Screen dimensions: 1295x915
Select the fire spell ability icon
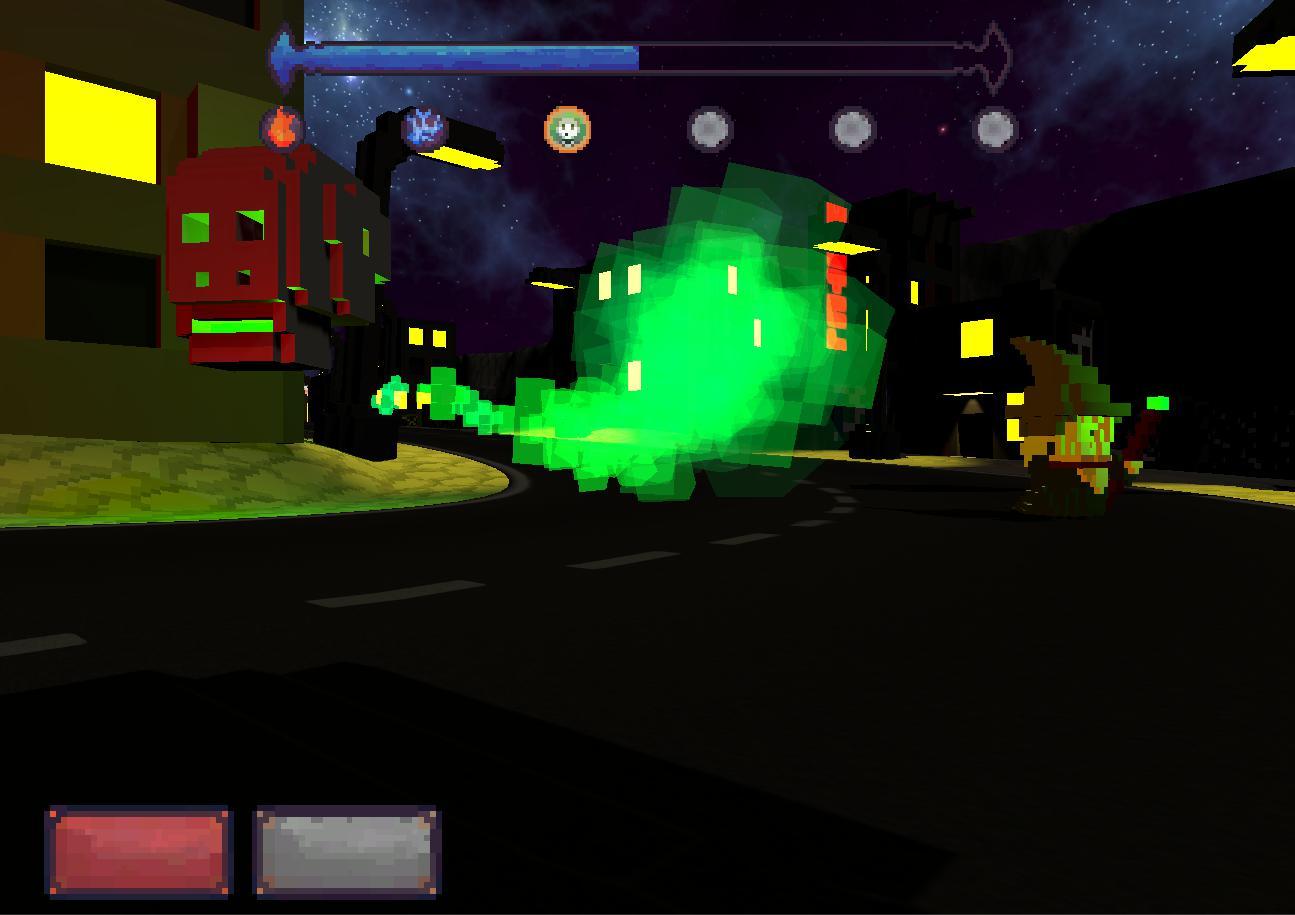coord(283,128)
